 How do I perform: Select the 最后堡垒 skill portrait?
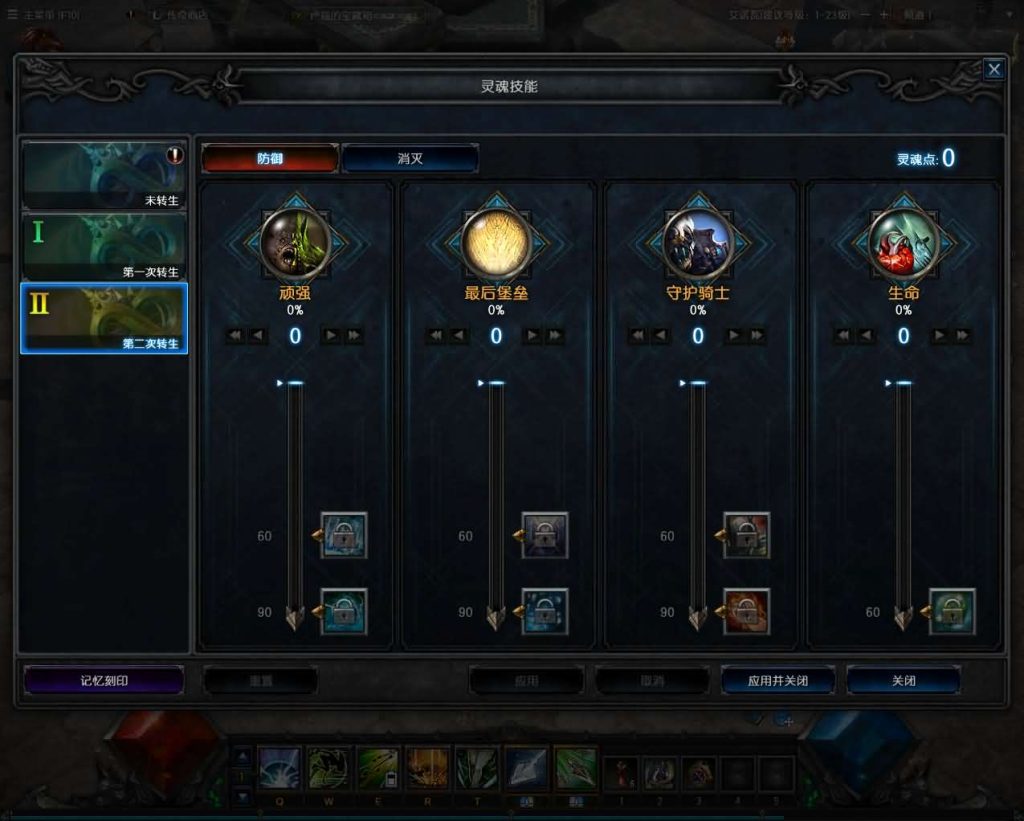pos(496,243)
